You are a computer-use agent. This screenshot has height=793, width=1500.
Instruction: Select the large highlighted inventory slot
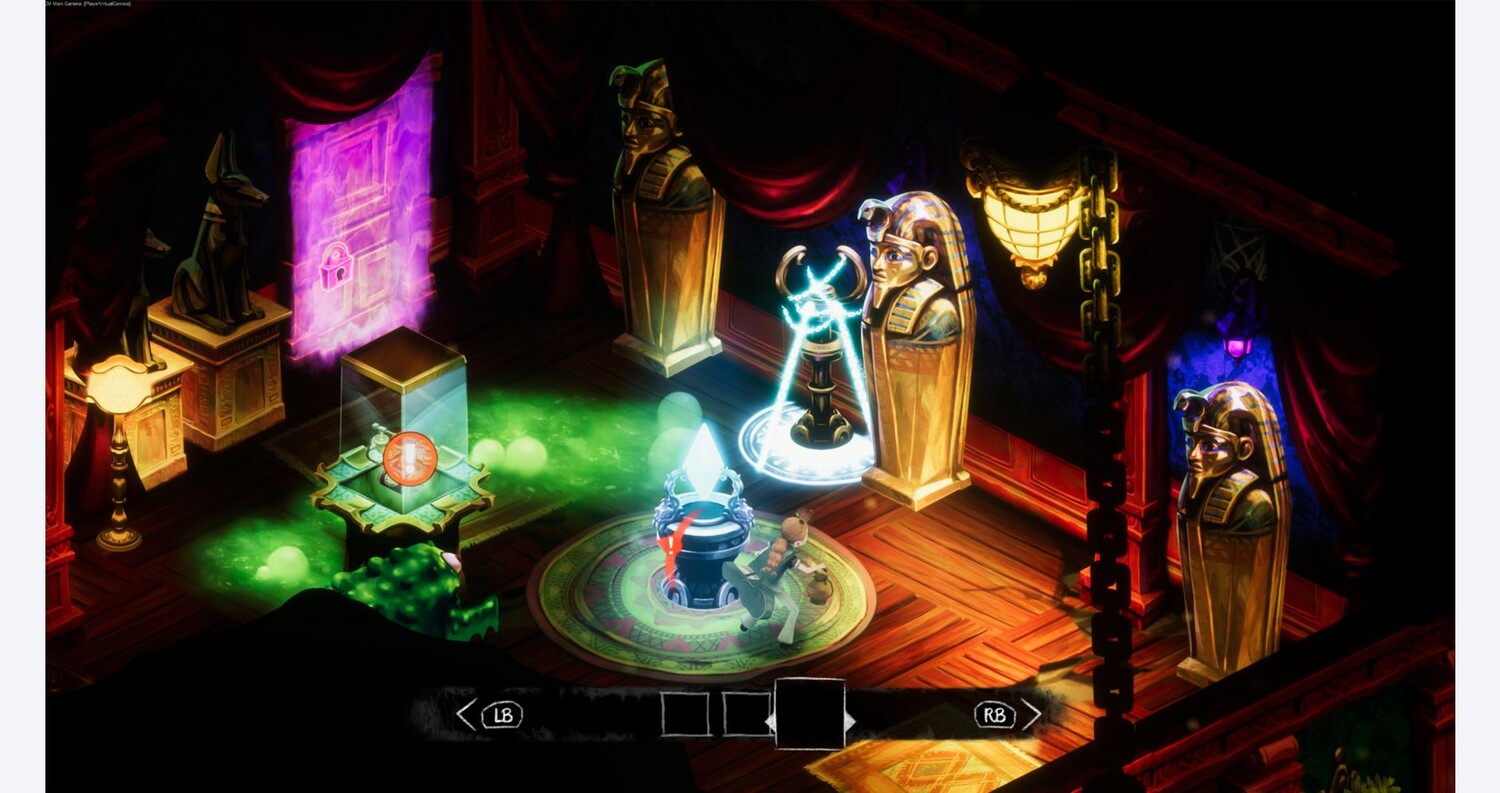point(810,714)
